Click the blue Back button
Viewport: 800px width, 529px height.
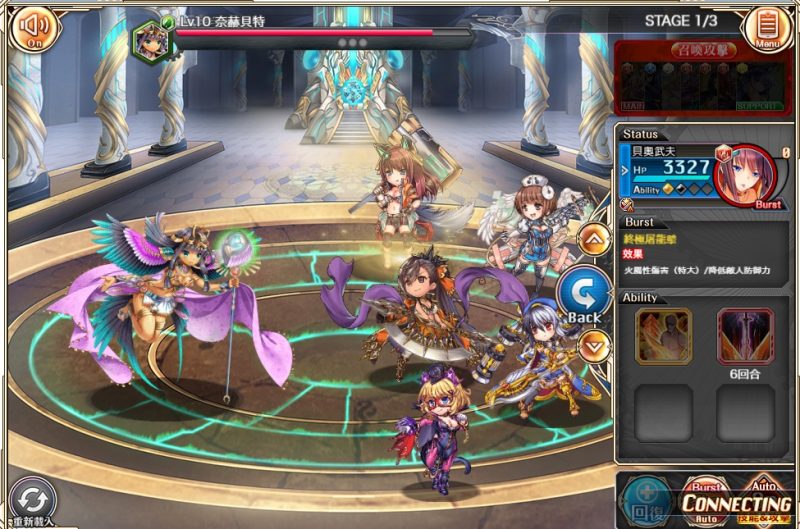[581, 294]
